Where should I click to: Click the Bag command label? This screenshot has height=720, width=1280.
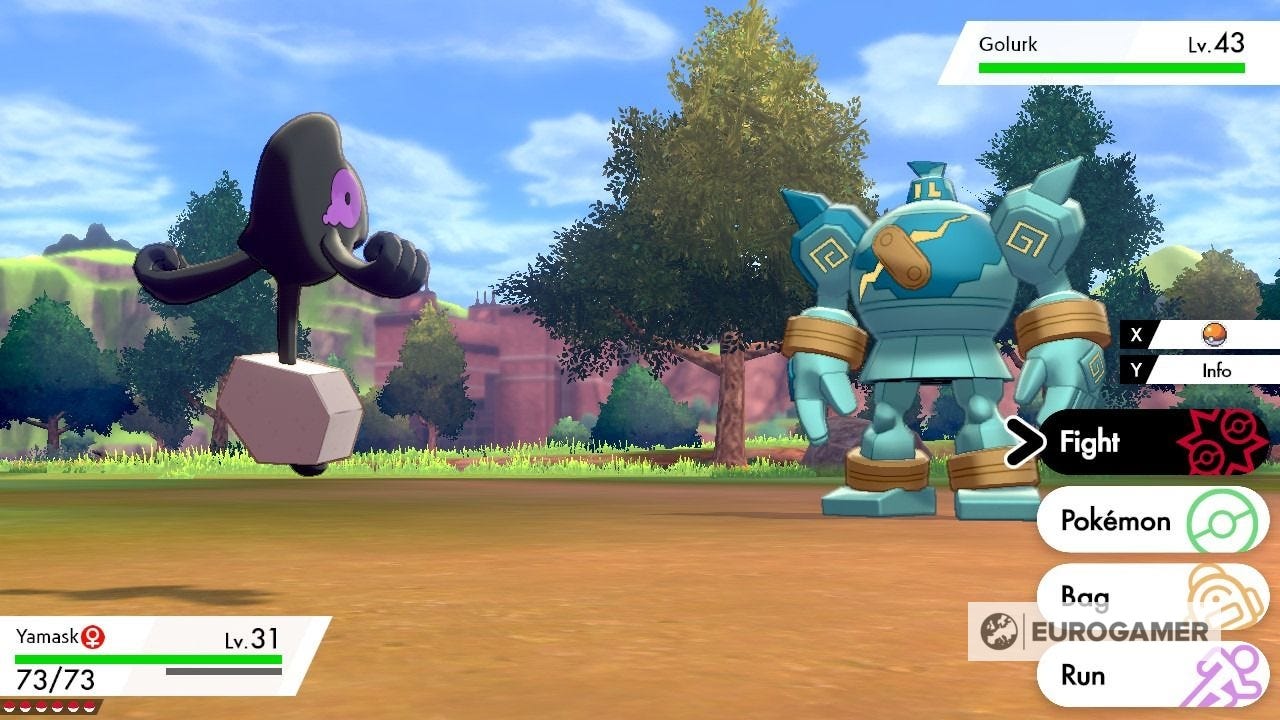1085,597
